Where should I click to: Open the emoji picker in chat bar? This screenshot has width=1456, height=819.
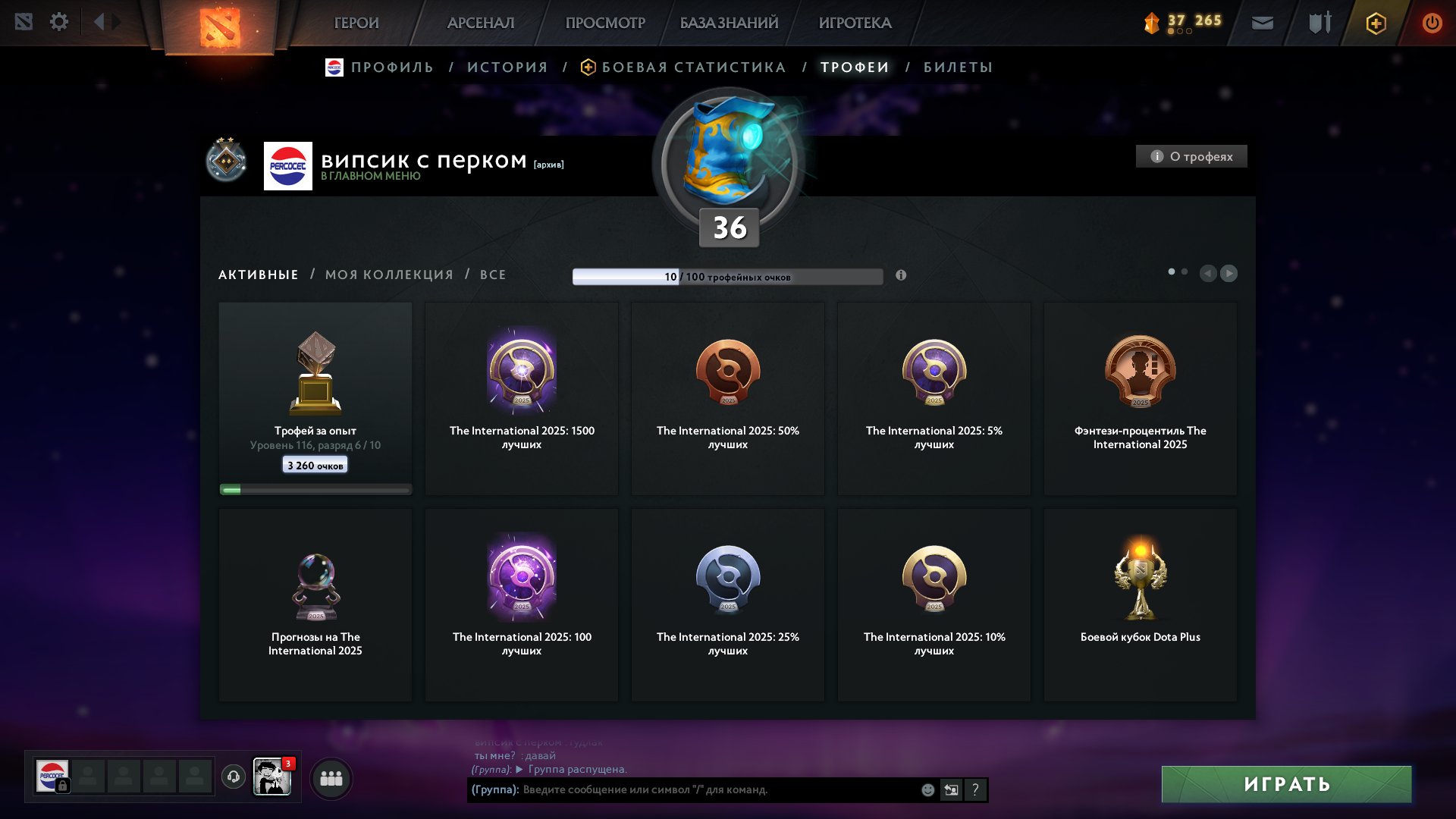click(927, 790)
